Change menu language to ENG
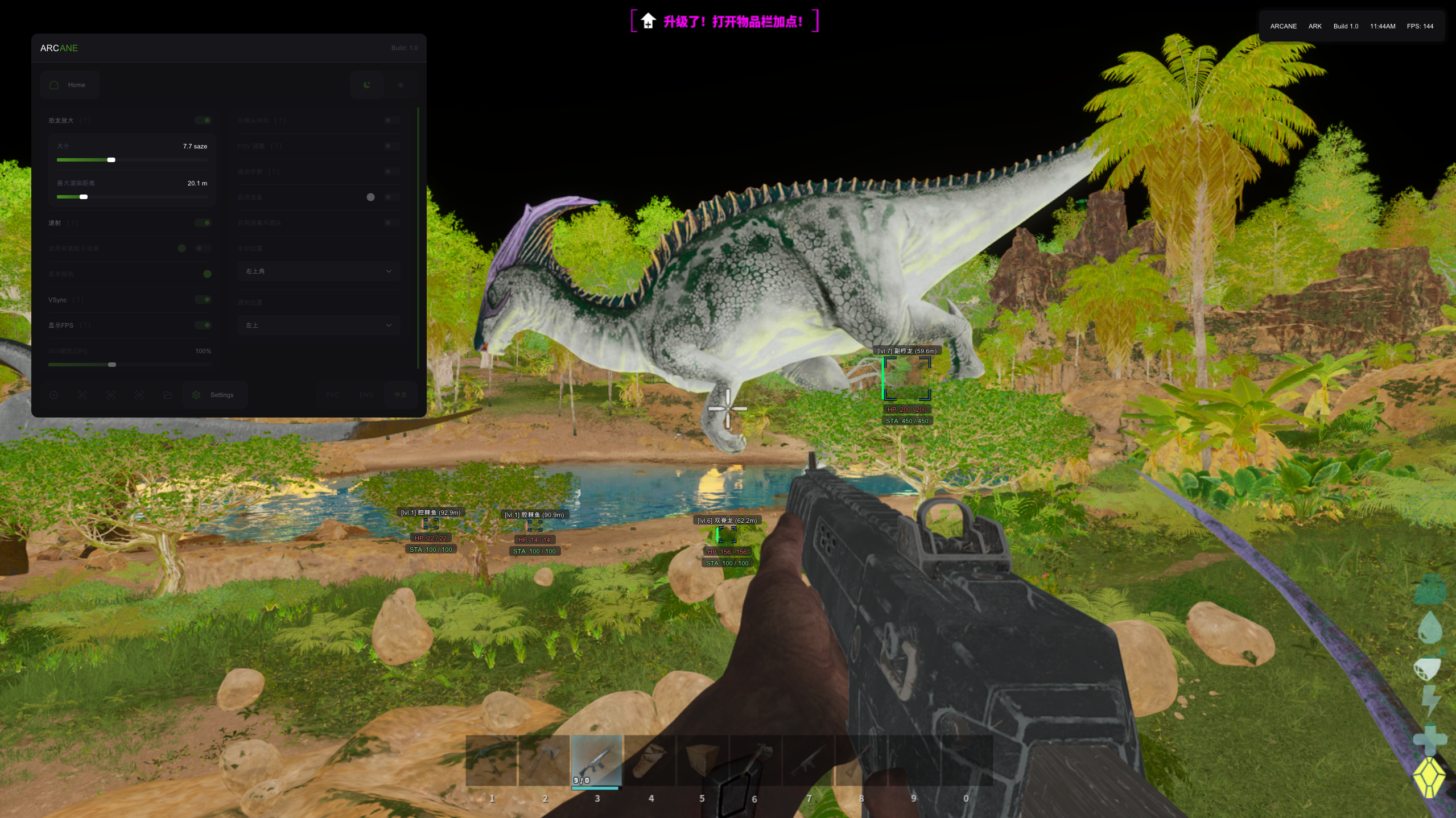This screenshot has width=1456, height=818. pyautogui.click(x=366, y=395)
